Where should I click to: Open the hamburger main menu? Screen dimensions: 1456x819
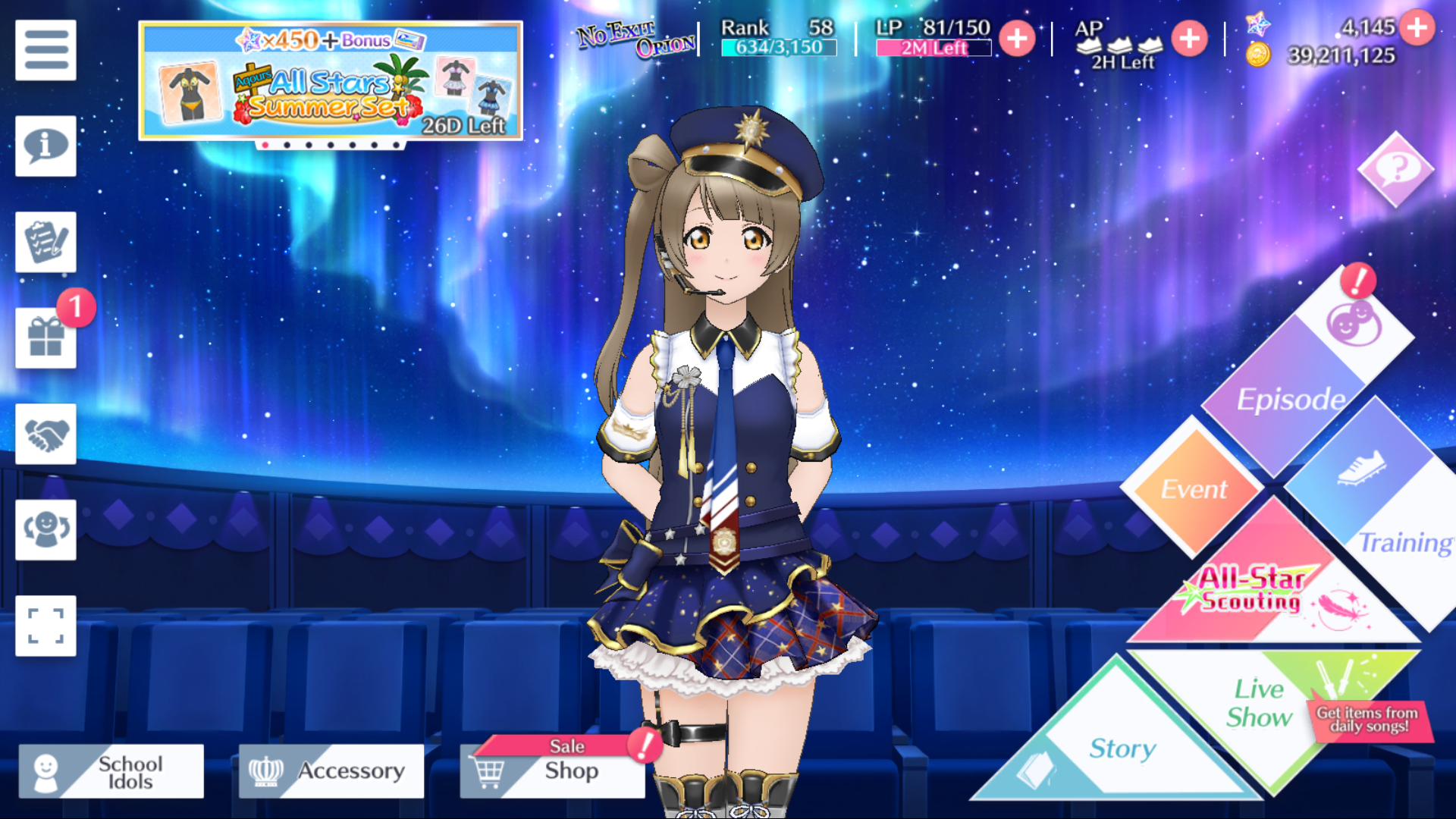(45, 50)
